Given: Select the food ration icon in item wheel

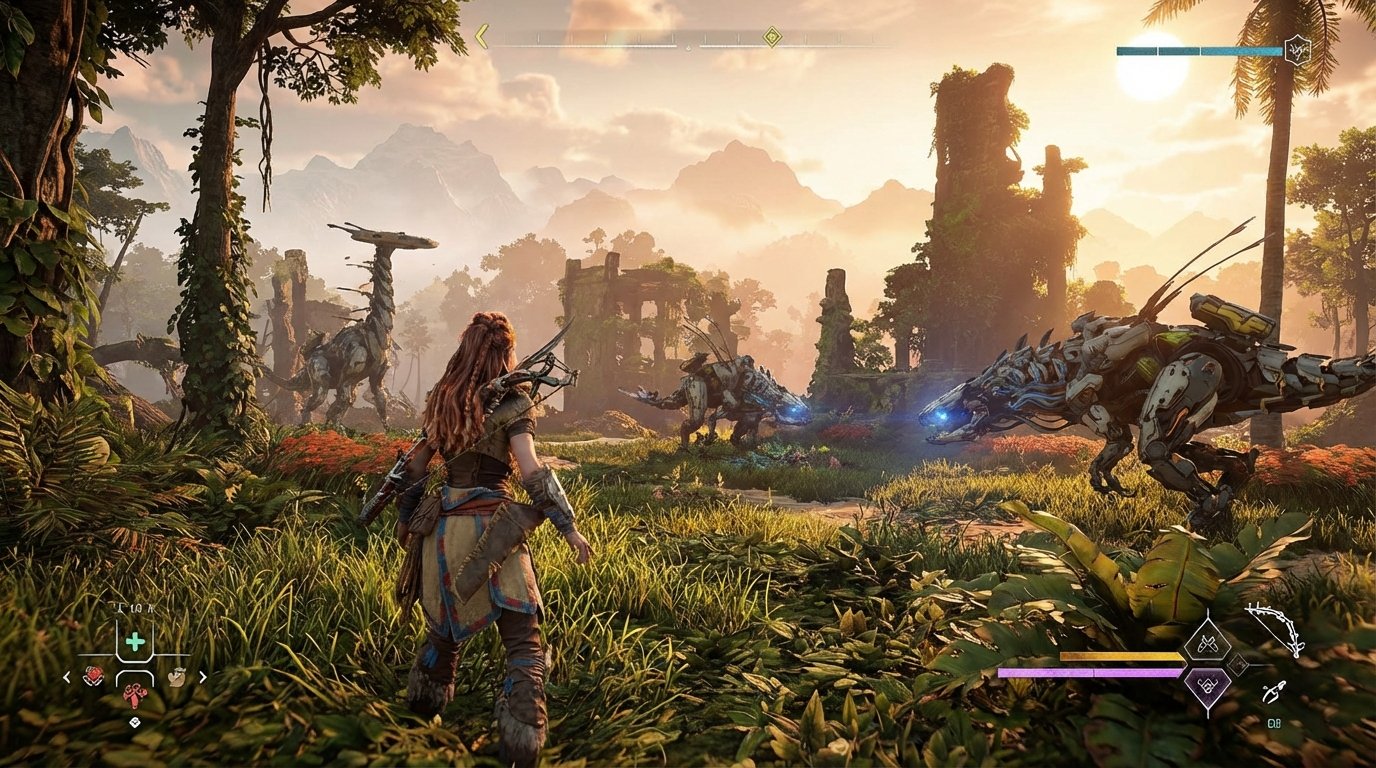Looking at the screenshot, I should (x=177, y=677).
